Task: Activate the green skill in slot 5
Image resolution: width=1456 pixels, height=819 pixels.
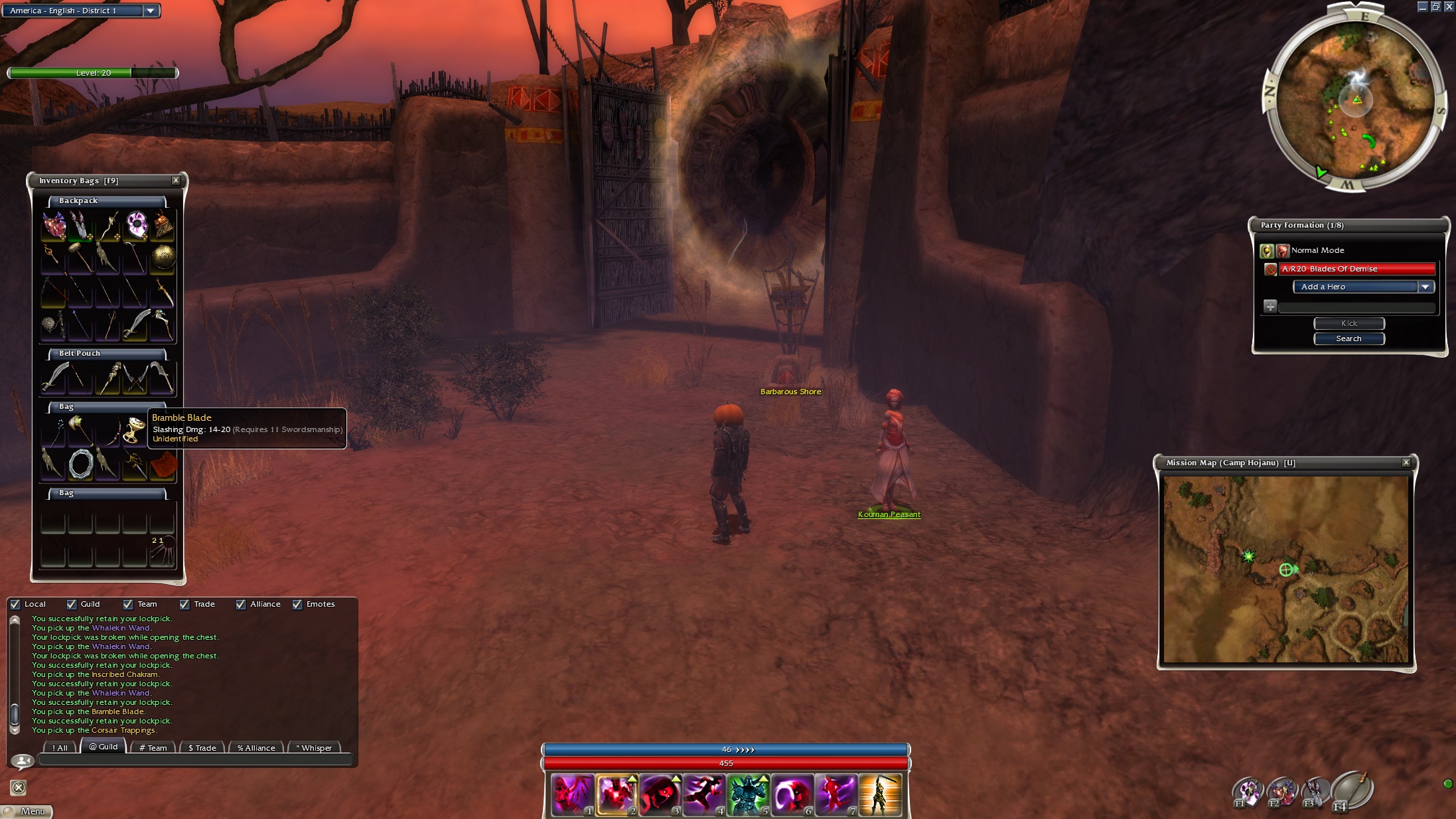Action: pos(747,794)
